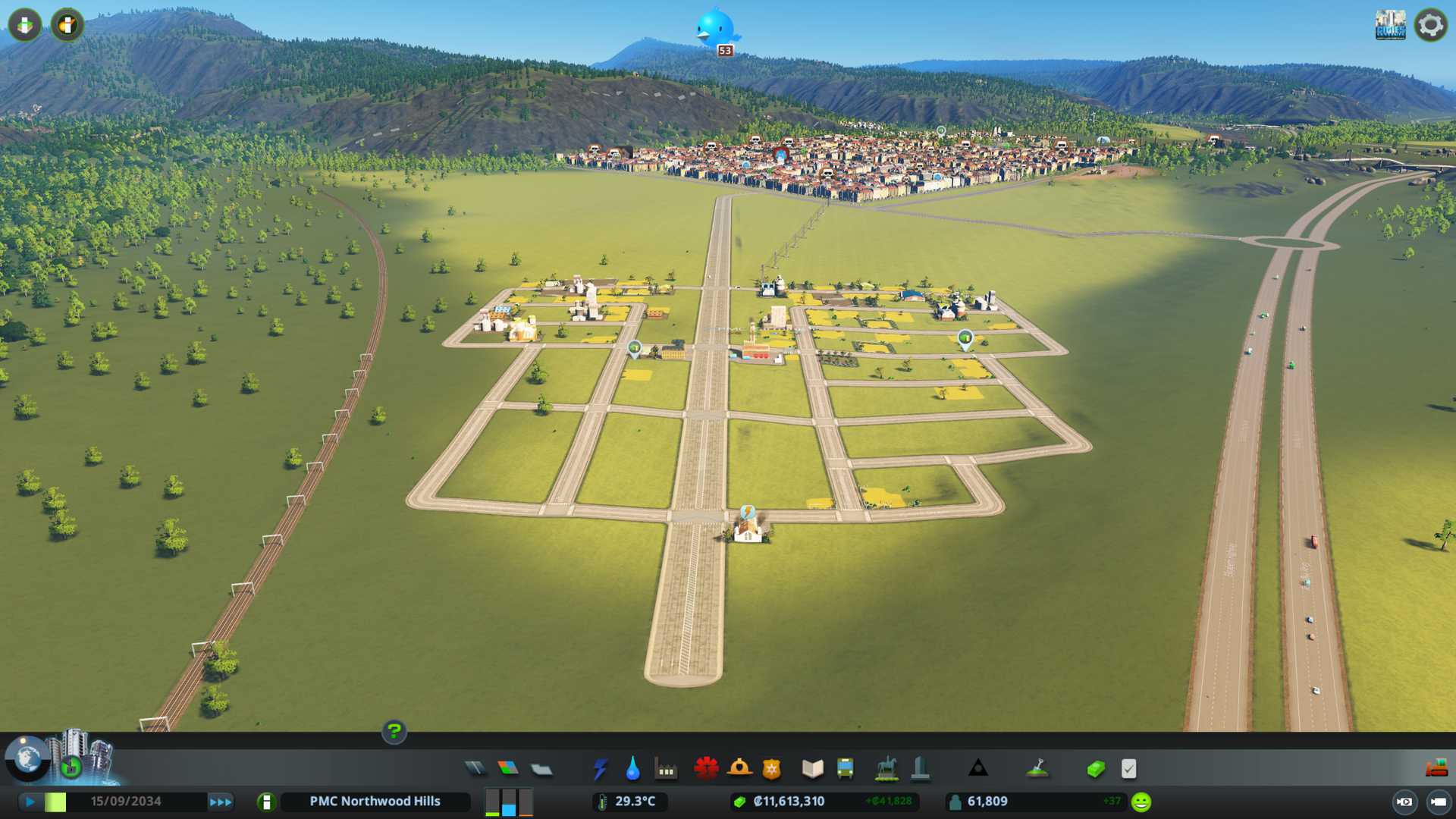Open the Zoning tool
The image size is (1456, 819).
tap(508, 769)
